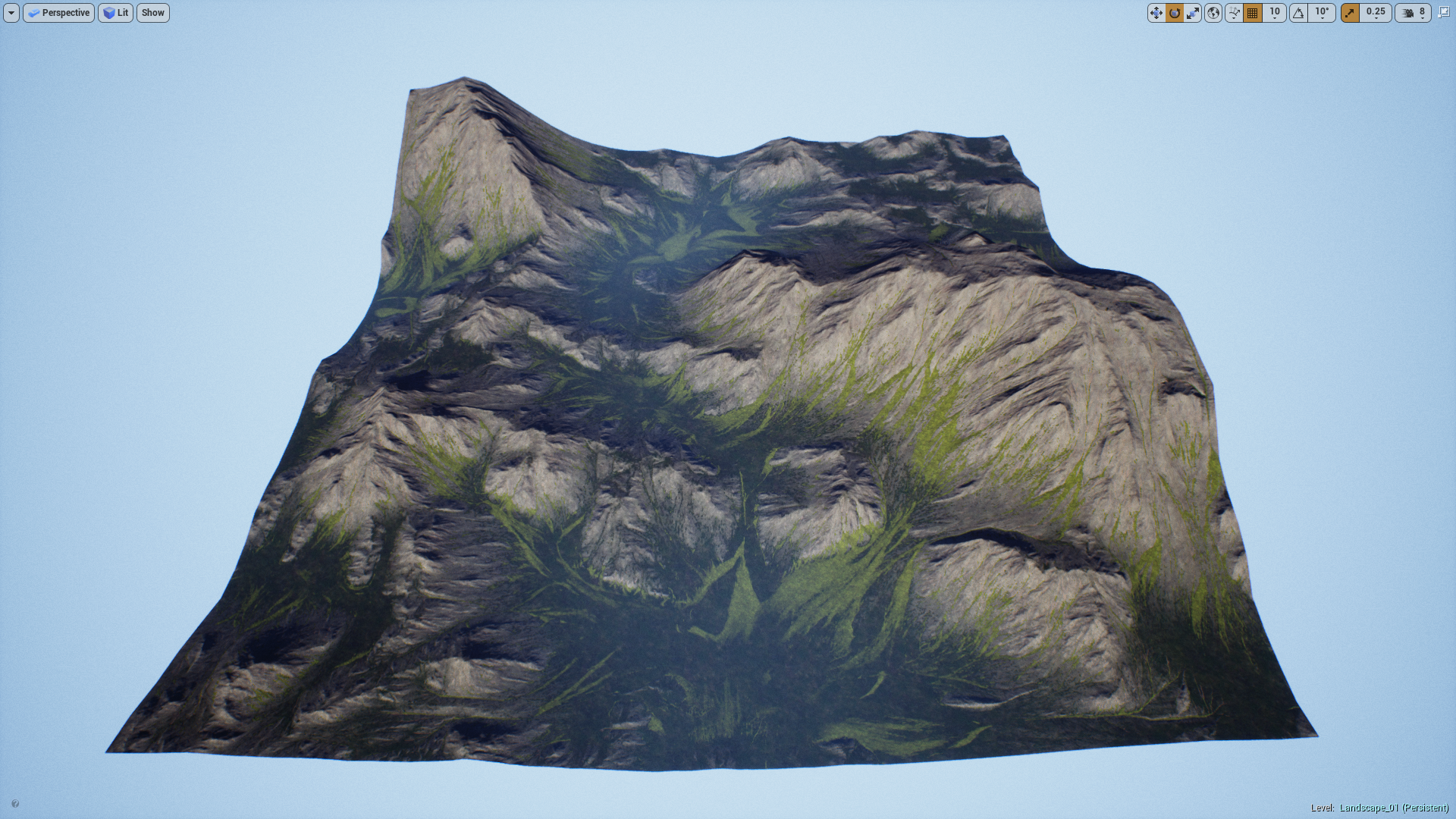Open the viewport options dropdown arrow
The height and width of the screenshot is (819, 1456).
click(11, 13)
